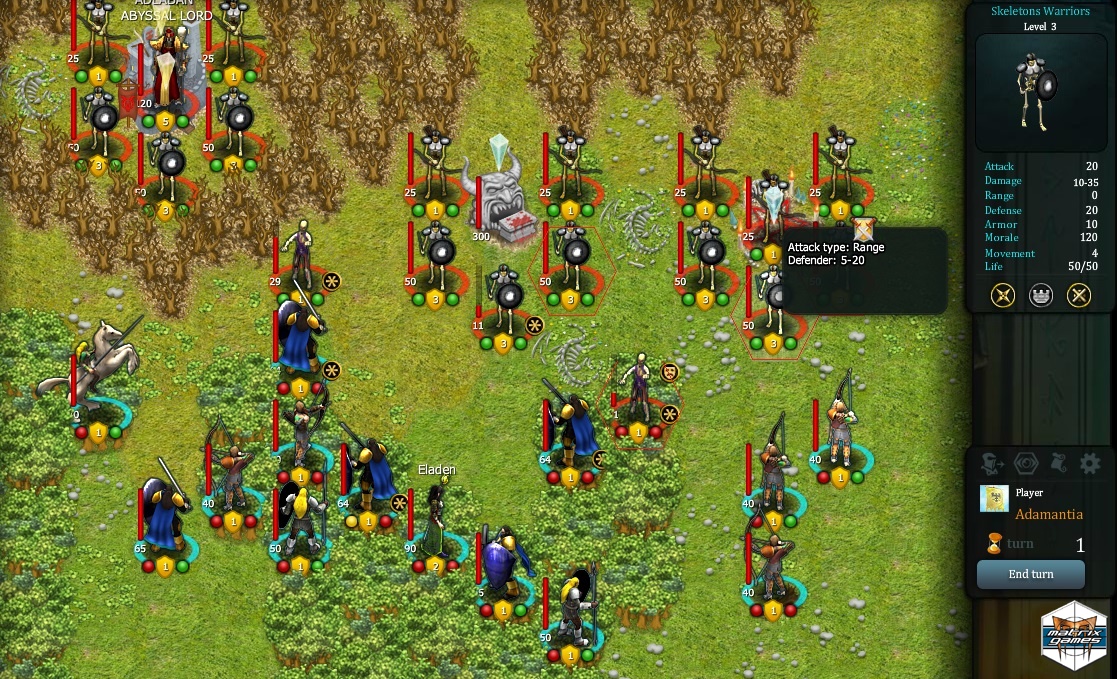Click the Skeletons Warriors unit portrait
This screenshot has height=679, width=1117.
click(1040, 92)
